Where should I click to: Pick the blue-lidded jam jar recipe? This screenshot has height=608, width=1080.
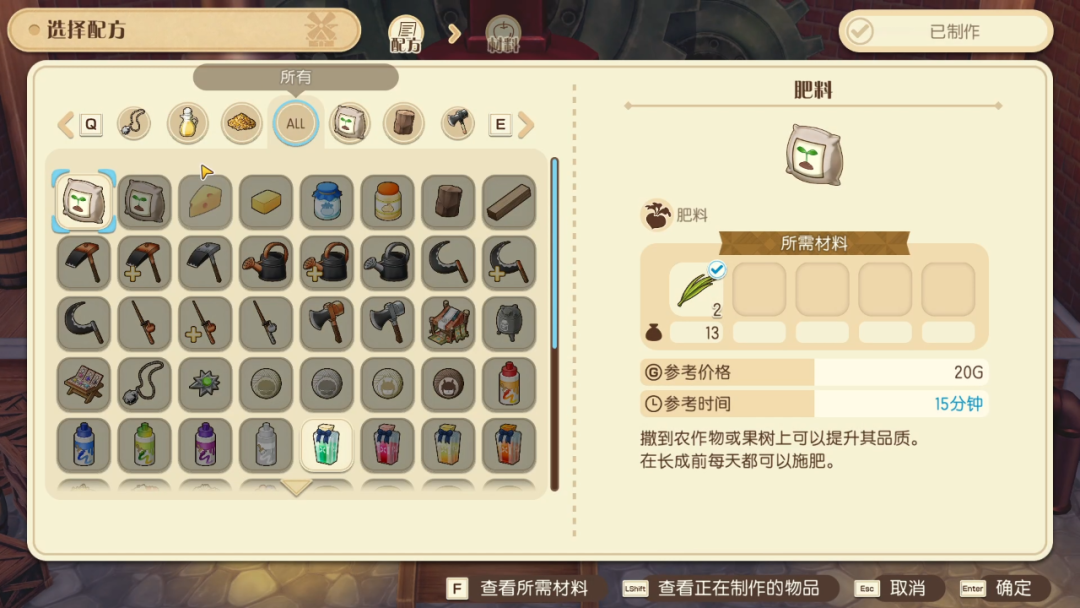[x=327, y=201]
